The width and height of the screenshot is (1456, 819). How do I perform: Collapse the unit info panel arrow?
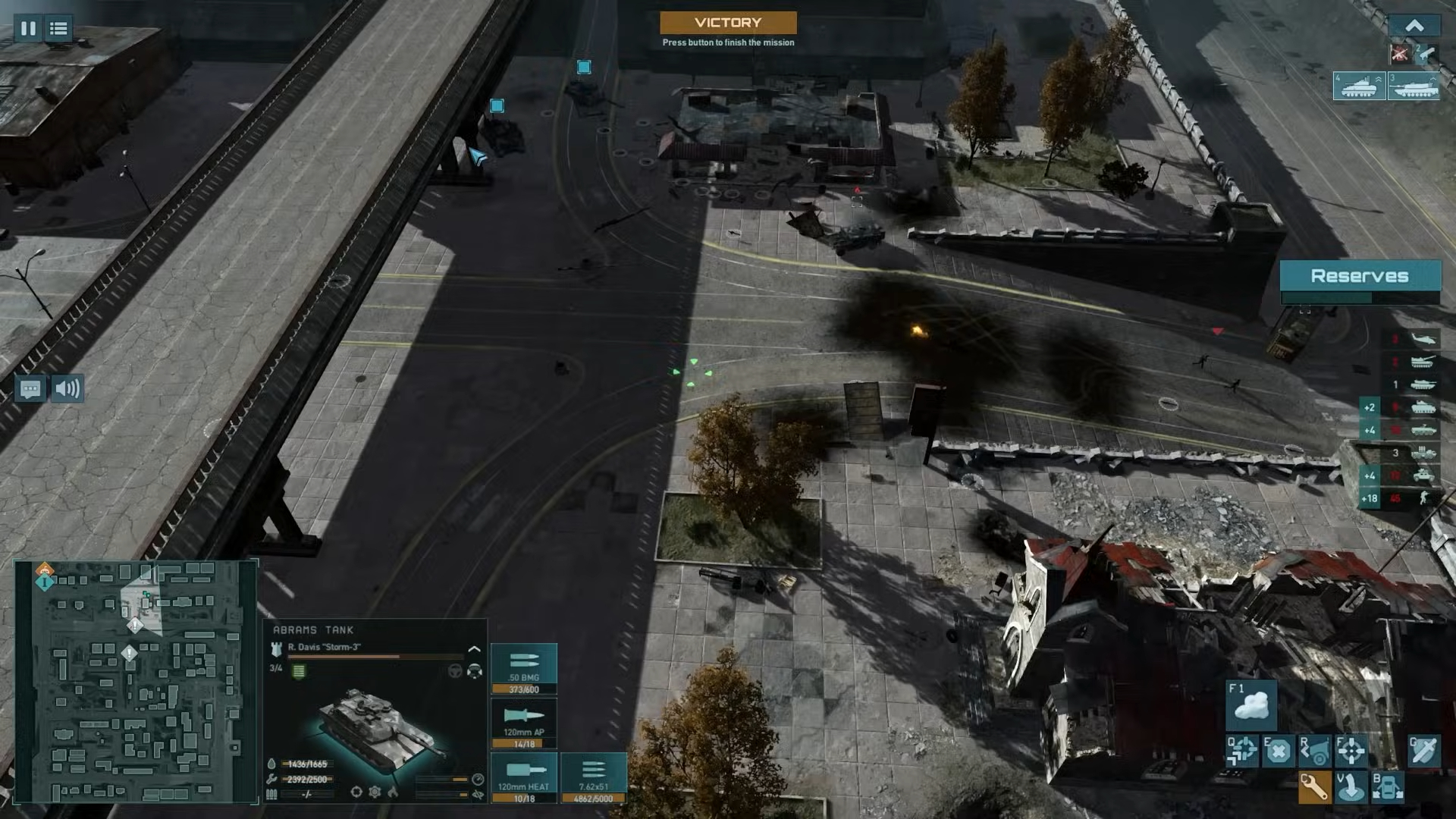tap(474, 650)
